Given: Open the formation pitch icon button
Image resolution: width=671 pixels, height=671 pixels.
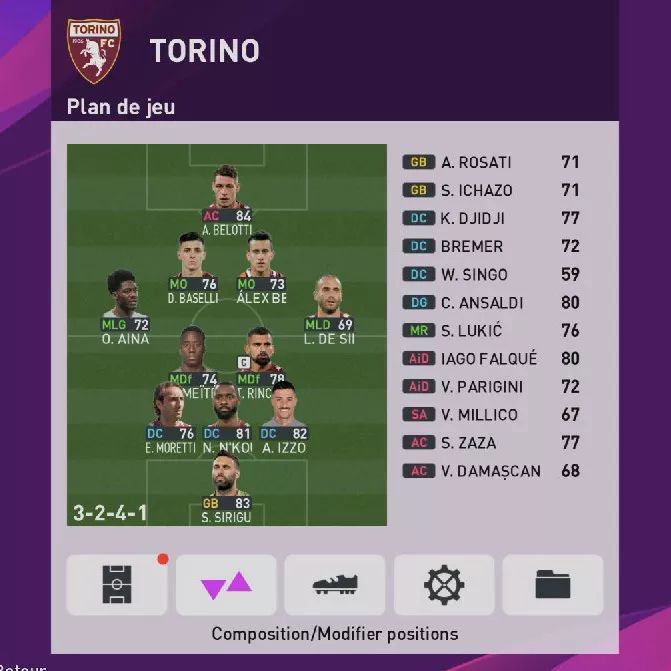Looking at the screenshot, I should click(117, 584).
